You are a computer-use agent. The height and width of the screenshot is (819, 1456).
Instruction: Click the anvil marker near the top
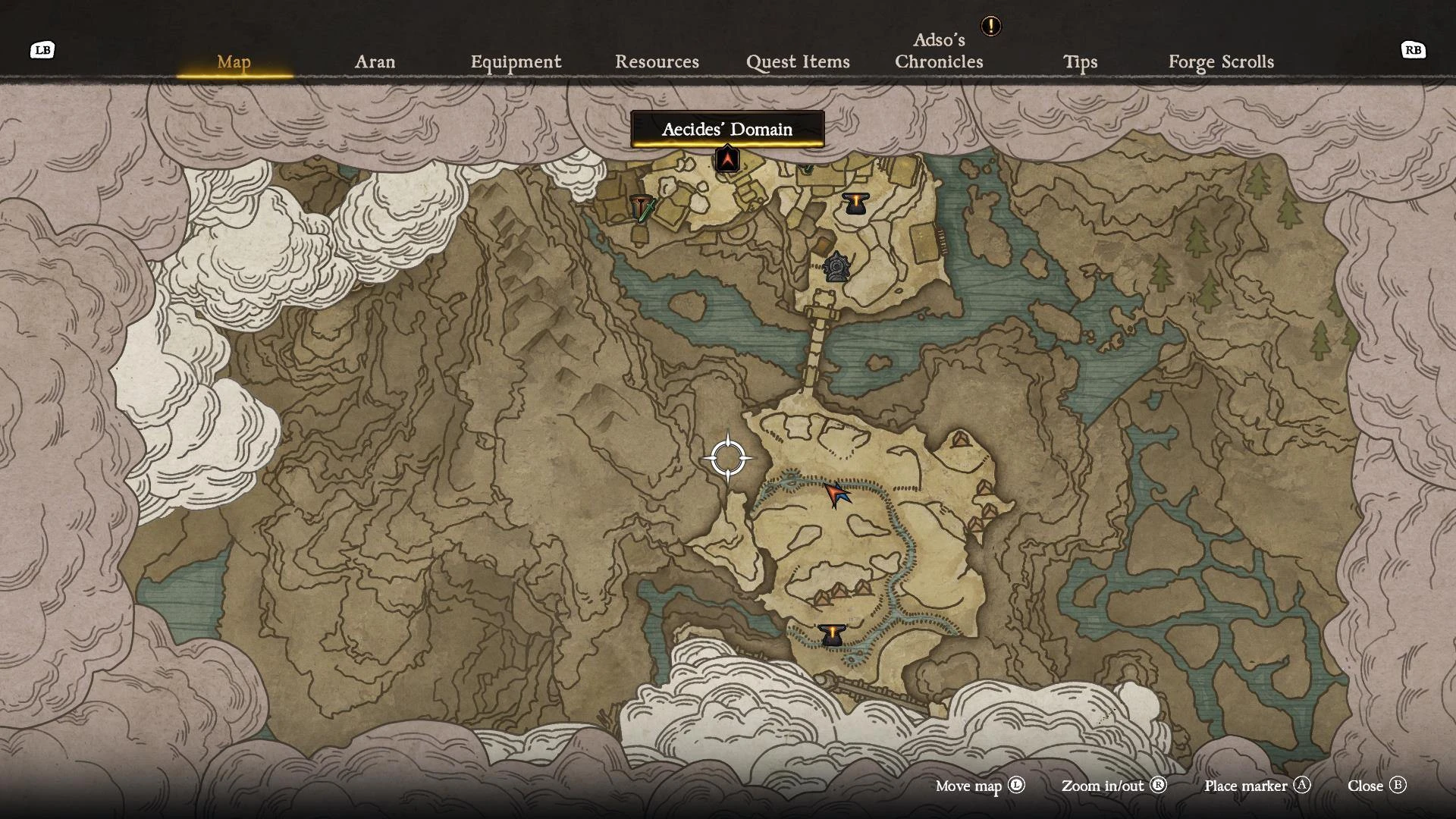(x=855, y=203)
